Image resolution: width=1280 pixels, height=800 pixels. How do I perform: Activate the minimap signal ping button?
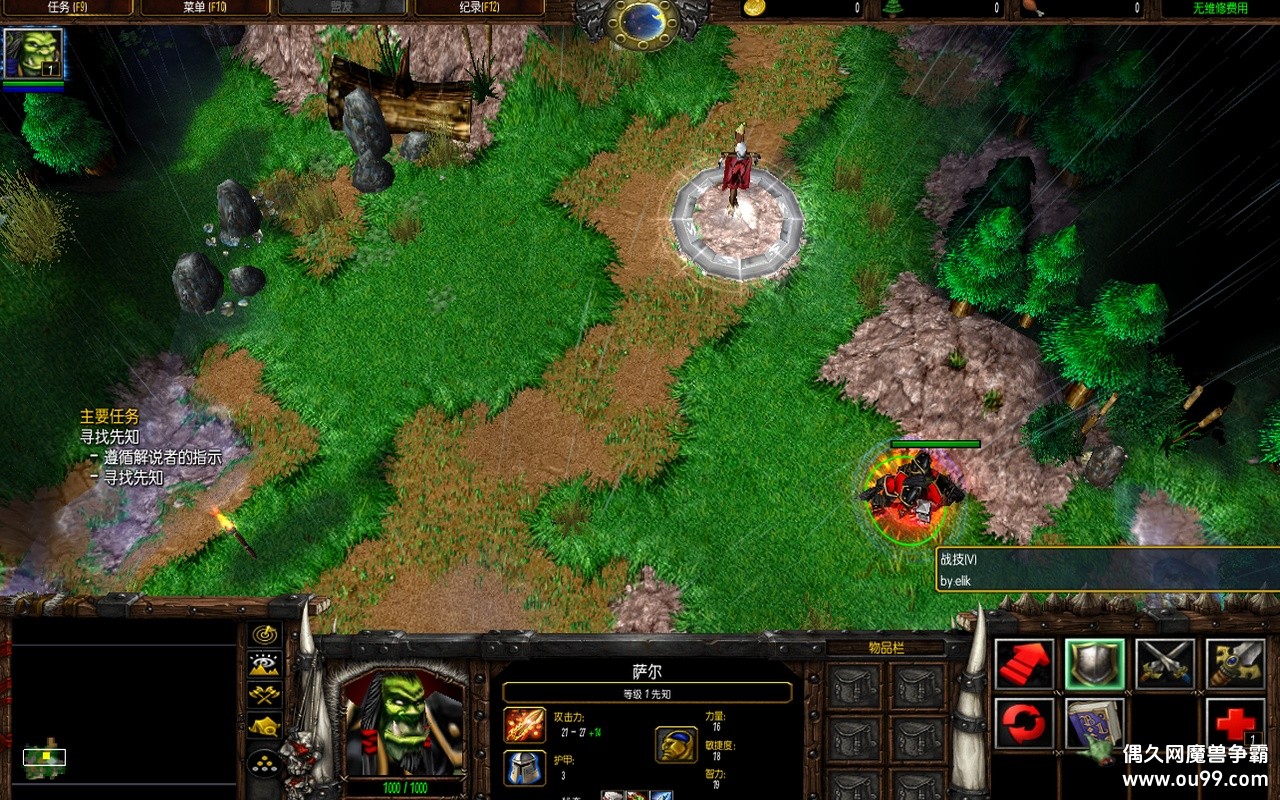coord(265,635)
